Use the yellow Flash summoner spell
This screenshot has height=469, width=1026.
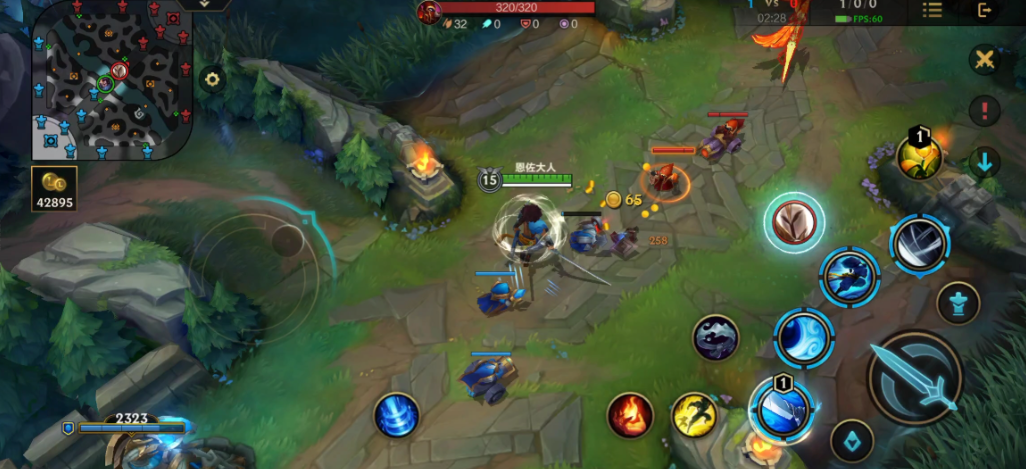pyautogui.click(x=694, y=415)
